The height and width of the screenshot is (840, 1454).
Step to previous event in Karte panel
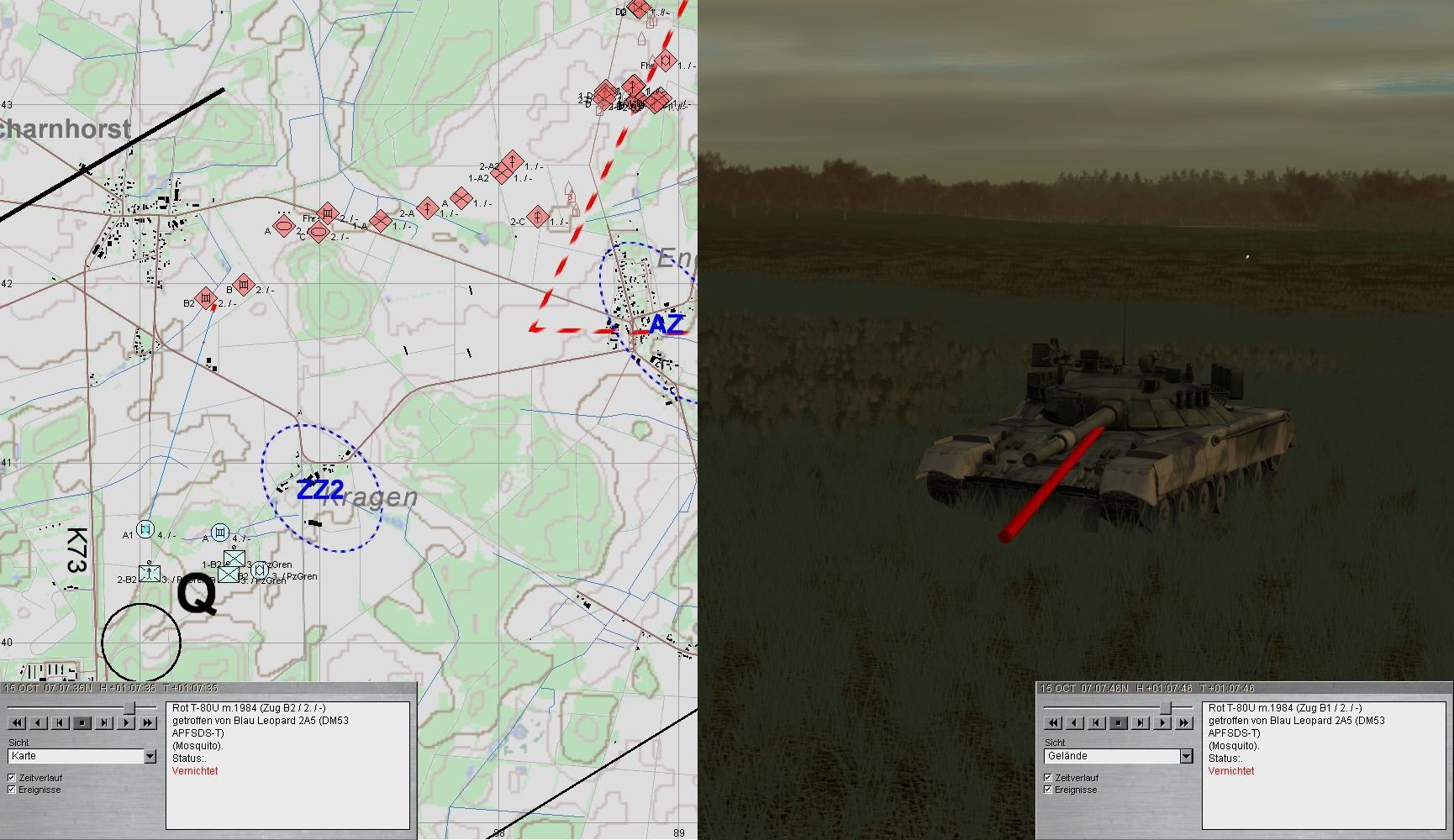point(61,722)
